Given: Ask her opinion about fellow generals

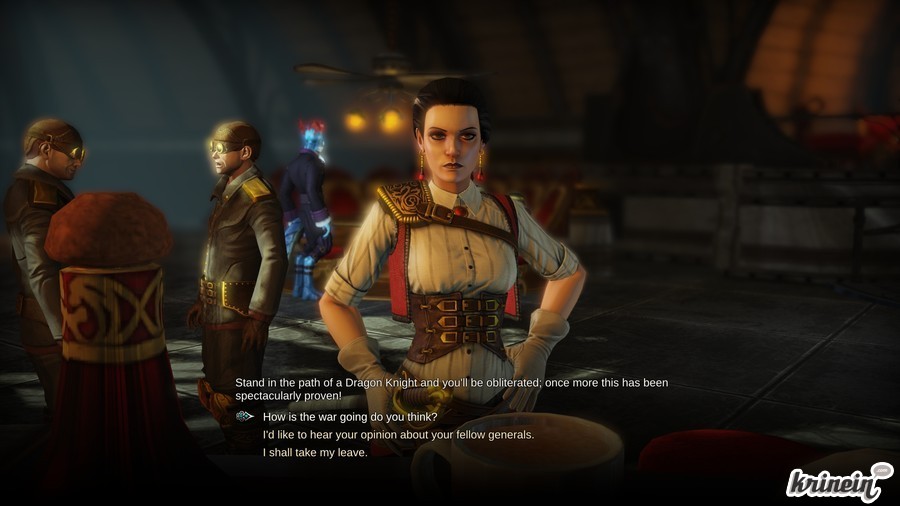Looking at the screenshot, I should [398, 435].
